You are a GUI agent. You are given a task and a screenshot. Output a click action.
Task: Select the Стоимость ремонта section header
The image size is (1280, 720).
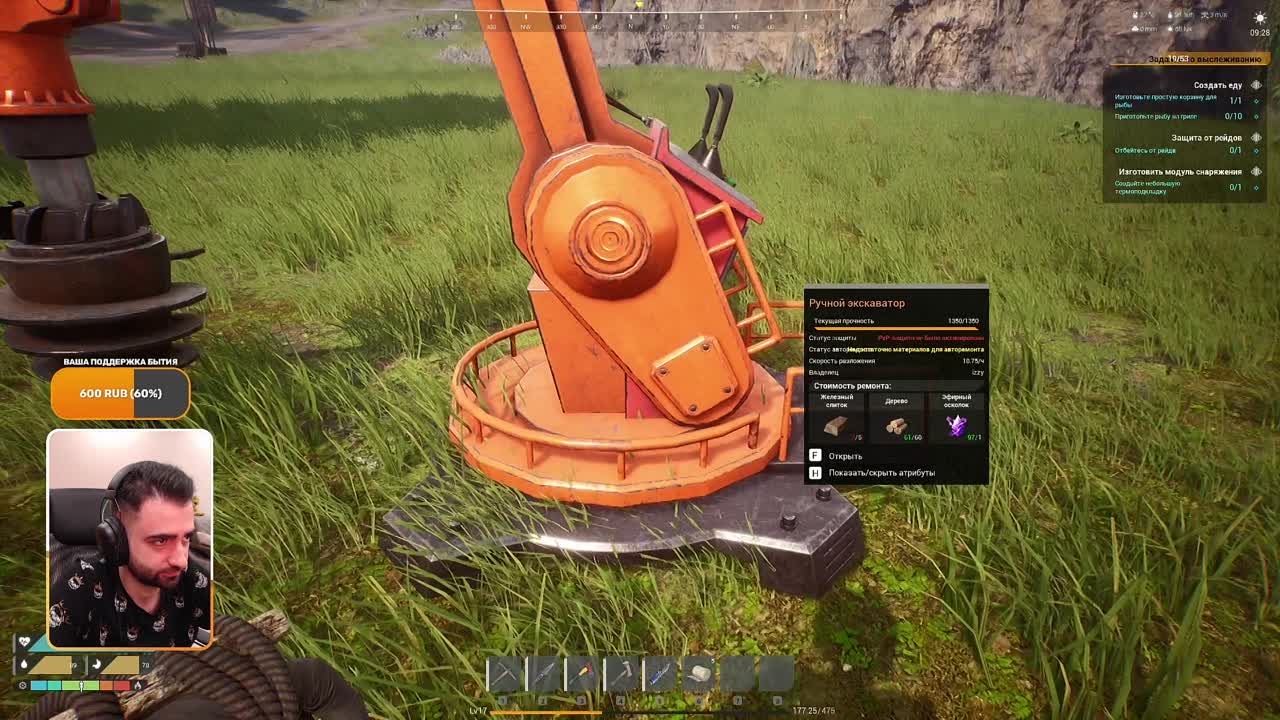[x=852, y=385]
